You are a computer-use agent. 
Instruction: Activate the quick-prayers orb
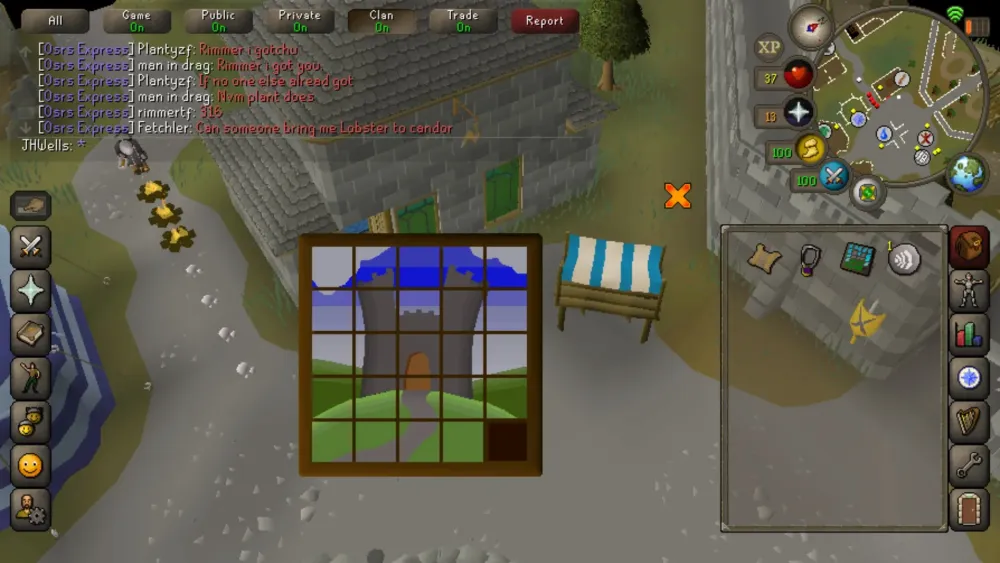[798, 112]
